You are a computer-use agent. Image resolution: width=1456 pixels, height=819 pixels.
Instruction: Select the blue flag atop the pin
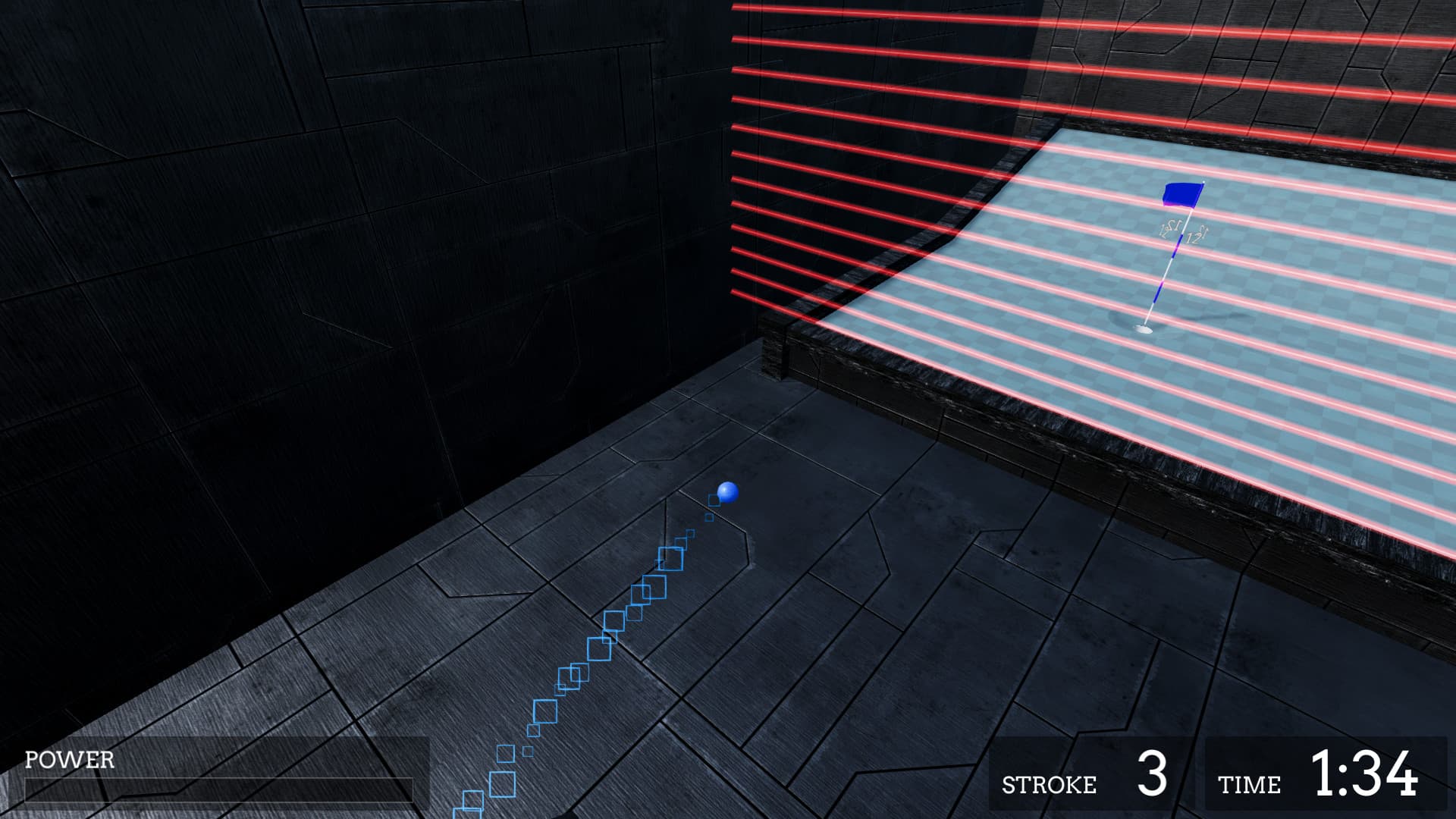pyautogui.click(x=1181, y=196)
